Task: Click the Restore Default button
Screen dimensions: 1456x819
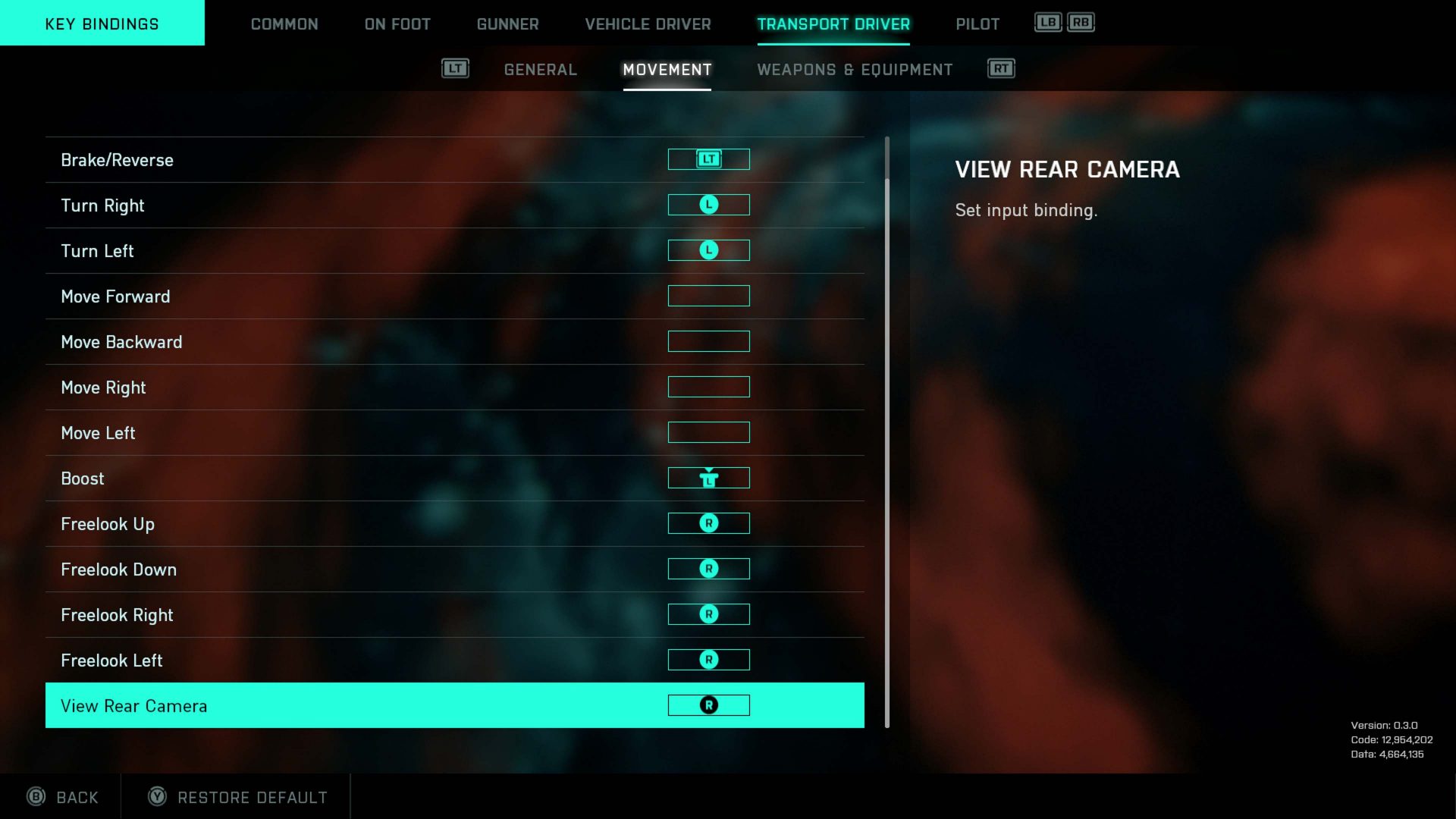Action: click(x=235, y=797)
